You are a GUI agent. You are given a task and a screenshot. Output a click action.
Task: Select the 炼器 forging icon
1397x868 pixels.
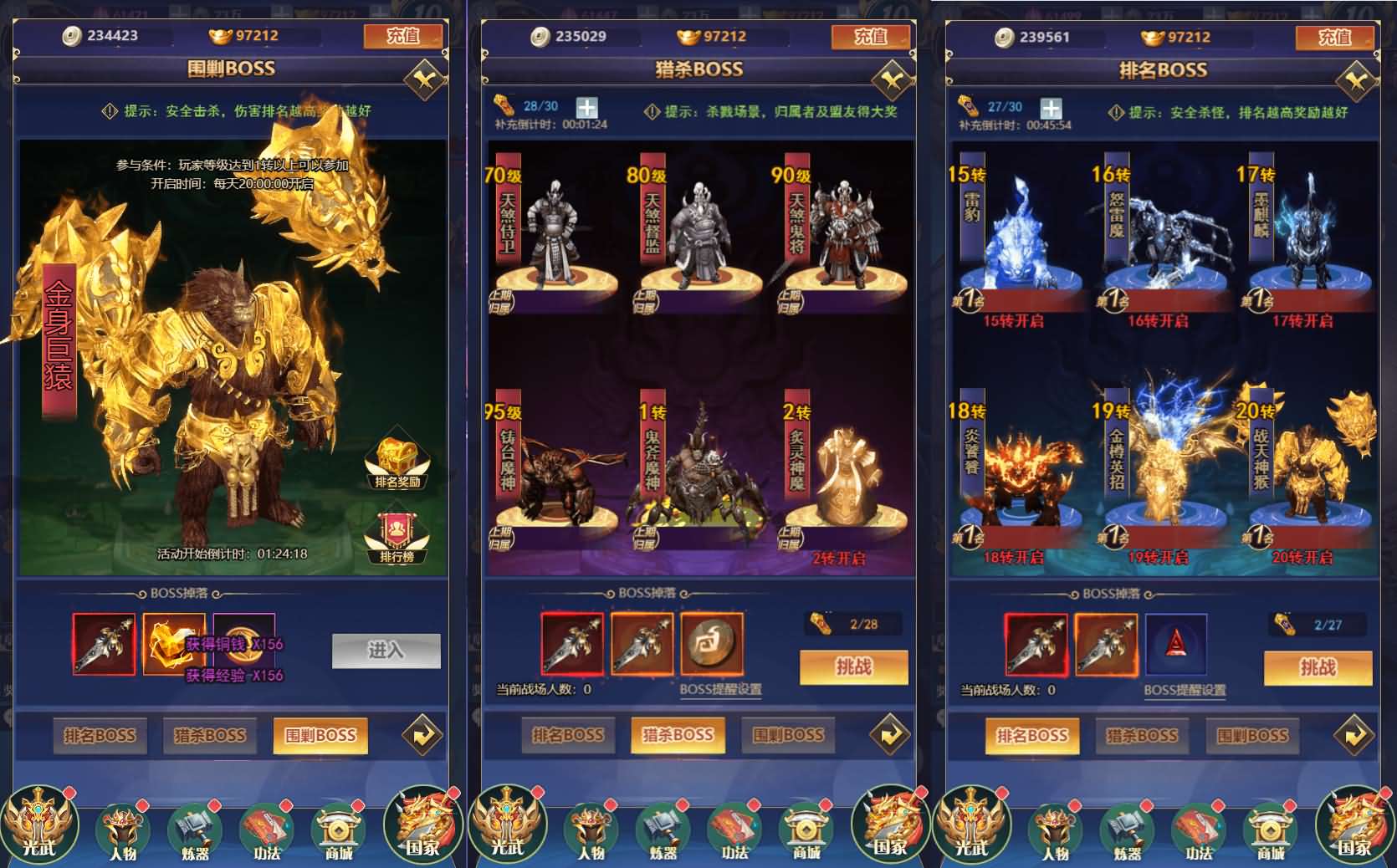194,828
